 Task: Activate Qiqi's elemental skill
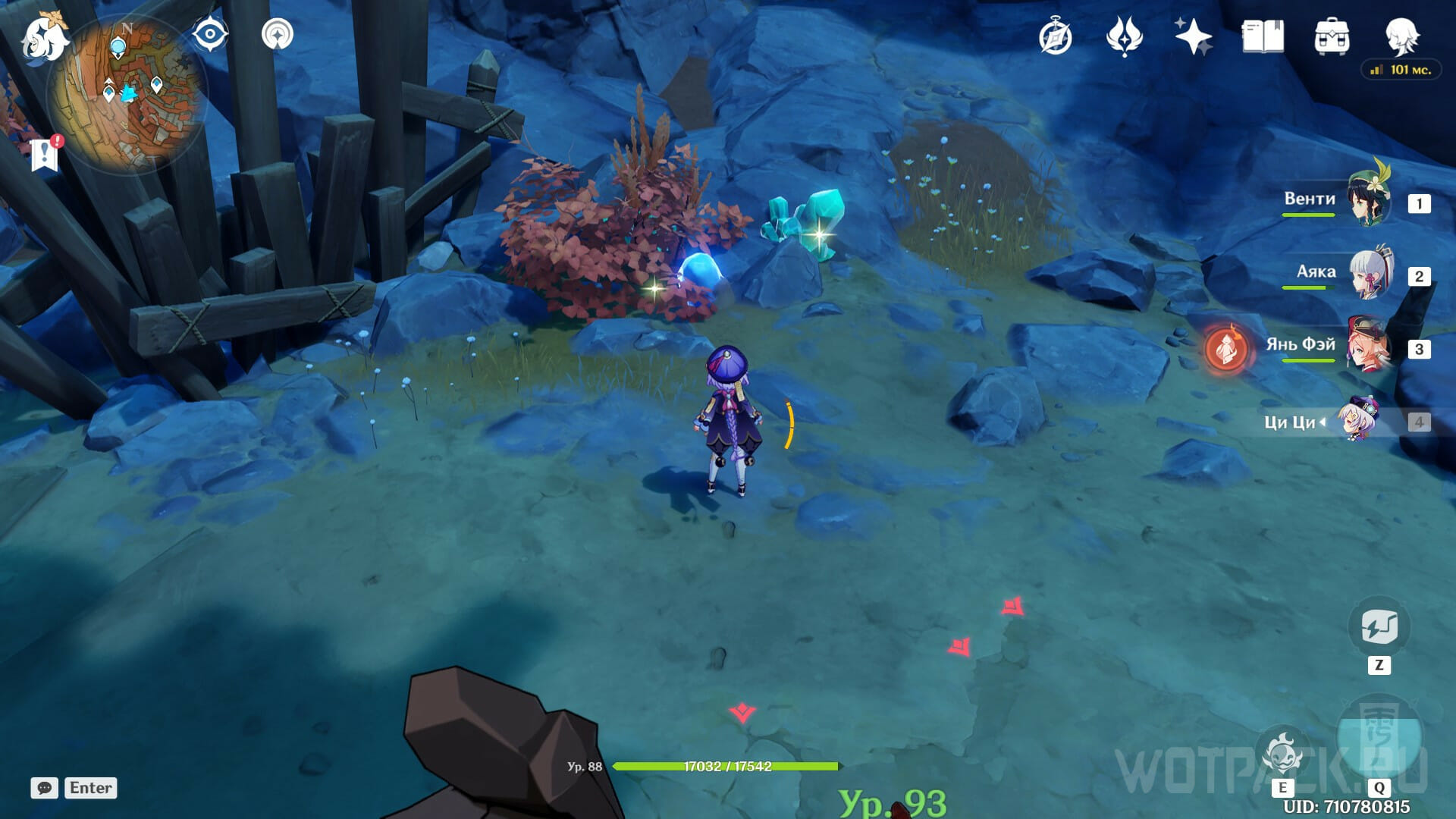1282,753
